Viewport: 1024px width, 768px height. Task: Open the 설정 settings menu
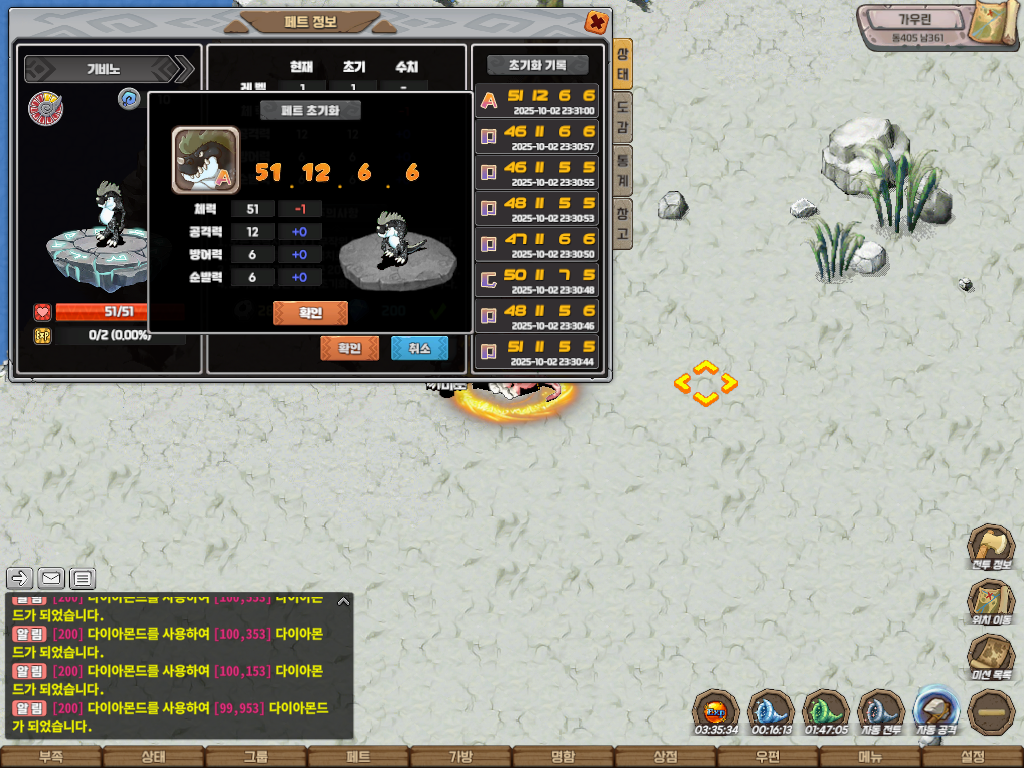(972, 757)
